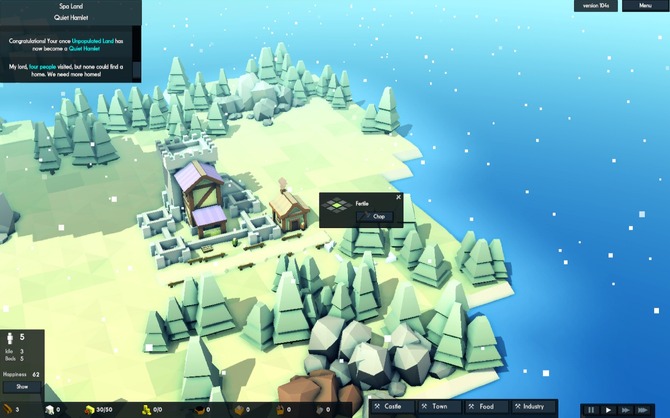
Task: Set game speed to normal play
Action: 608,409
